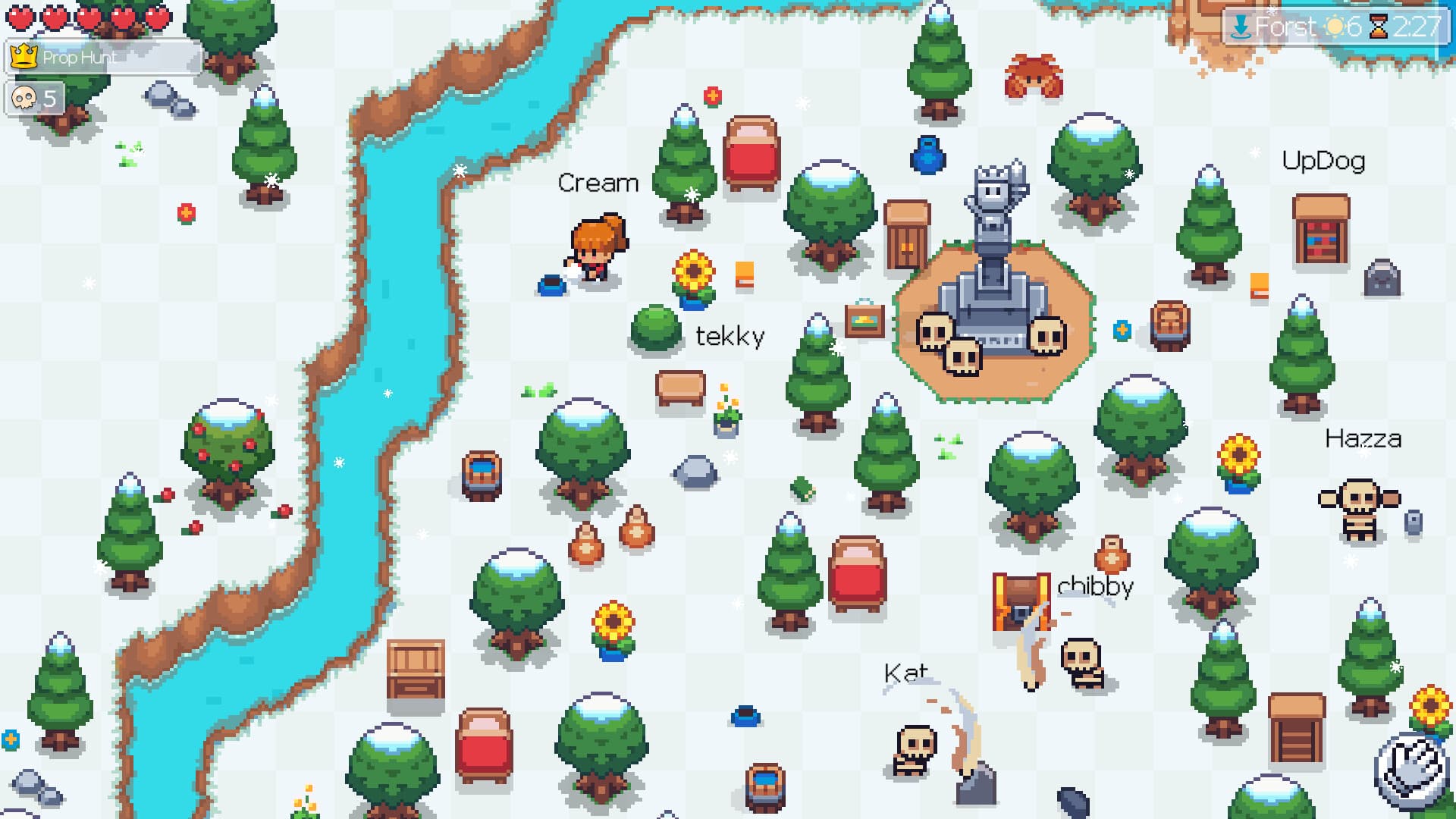Click the rightmost heart in the health row

(158, 15)
